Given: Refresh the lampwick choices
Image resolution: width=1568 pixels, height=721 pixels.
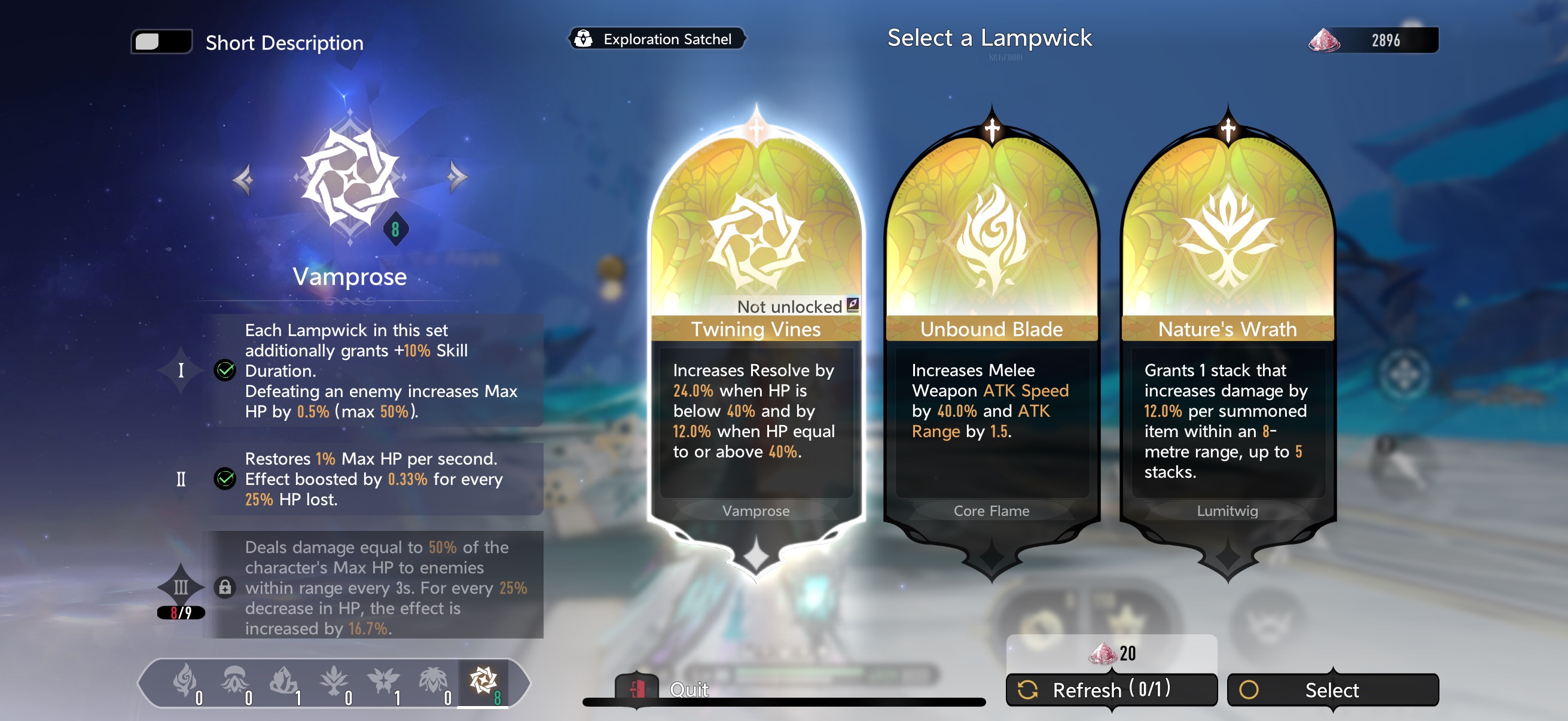Looking at the screenshot, I should 1111,689.
